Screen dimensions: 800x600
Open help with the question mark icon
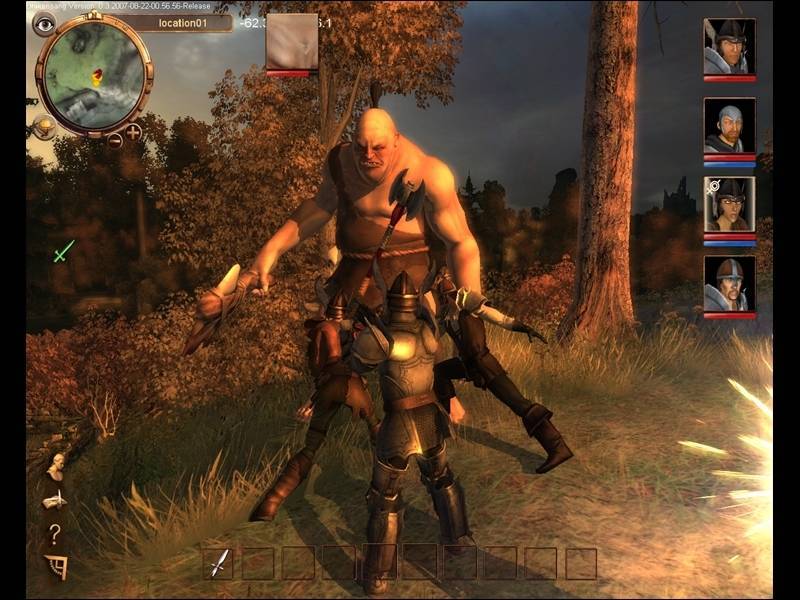click(x=55, y=535)
